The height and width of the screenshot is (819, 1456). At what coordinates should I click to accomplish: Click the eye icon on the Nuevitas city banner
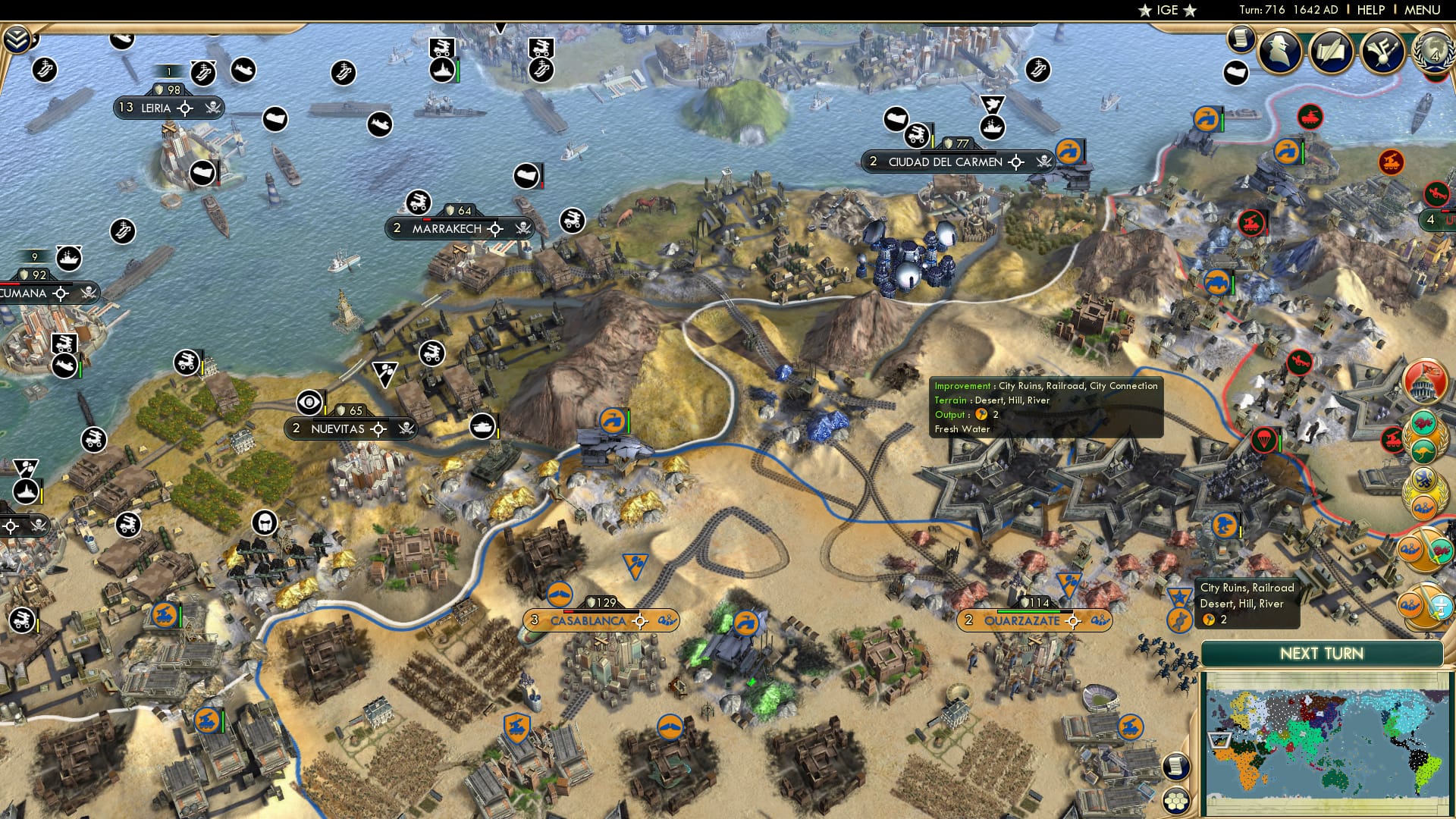coord(309,403)
